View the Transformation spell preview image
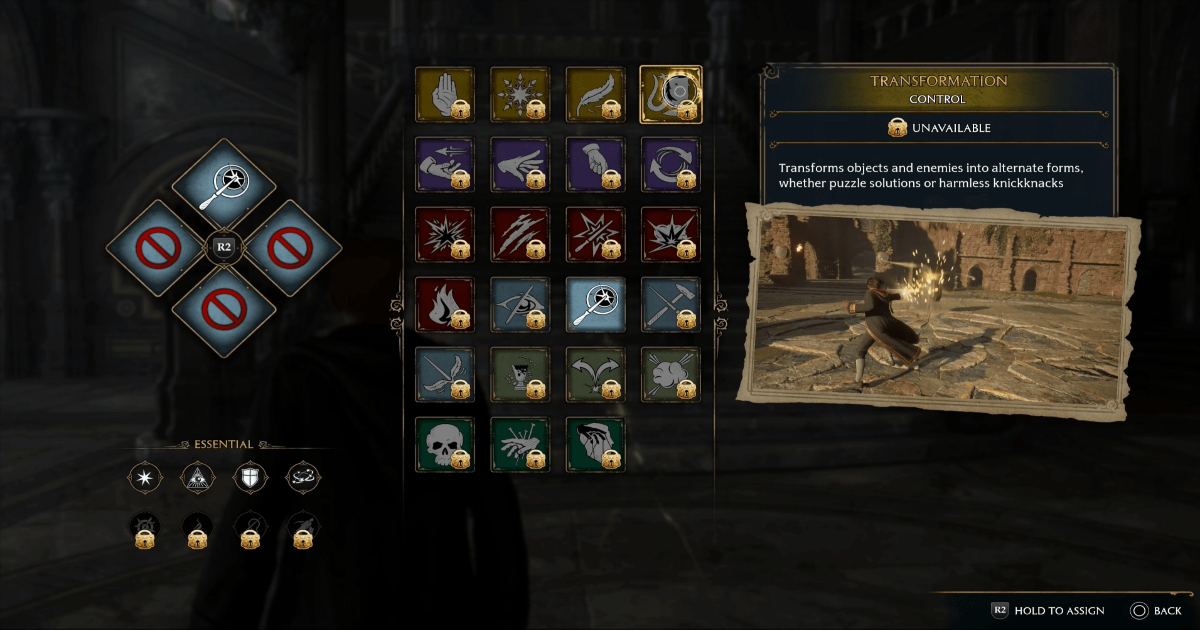This screenshot has height=630, width=1200. coord(940,308)
